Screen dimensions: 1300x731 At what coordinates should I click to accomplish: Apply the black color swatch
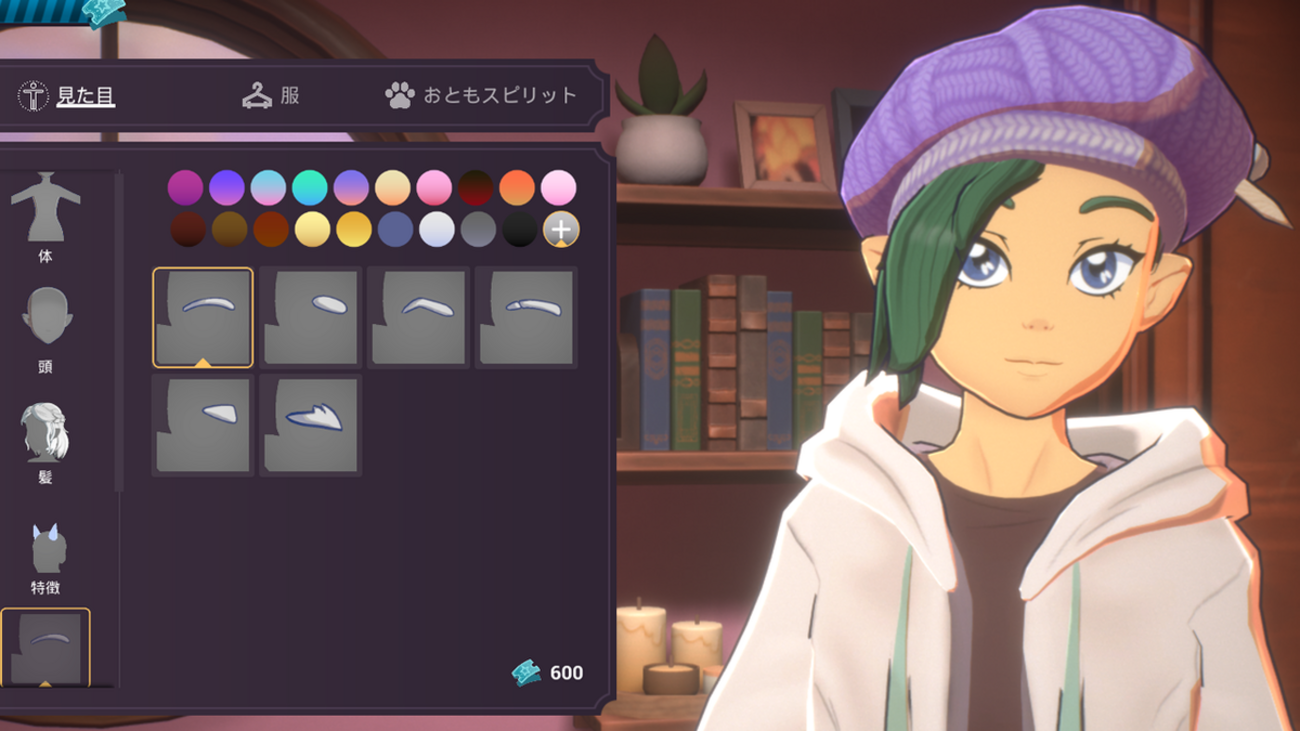[x=520, y=230]
